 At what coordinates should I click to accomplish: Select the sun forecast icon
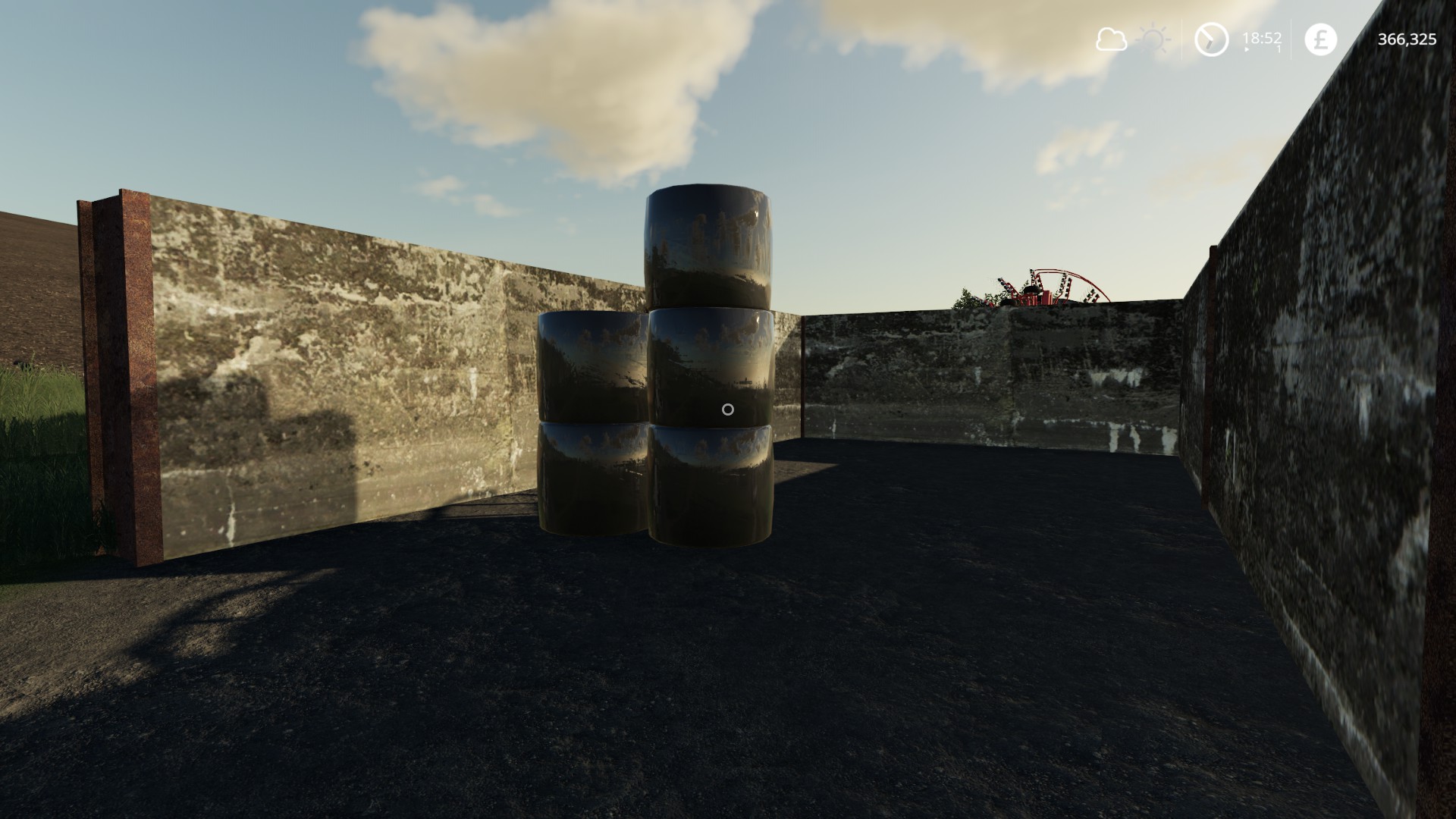click(1153, 39)
